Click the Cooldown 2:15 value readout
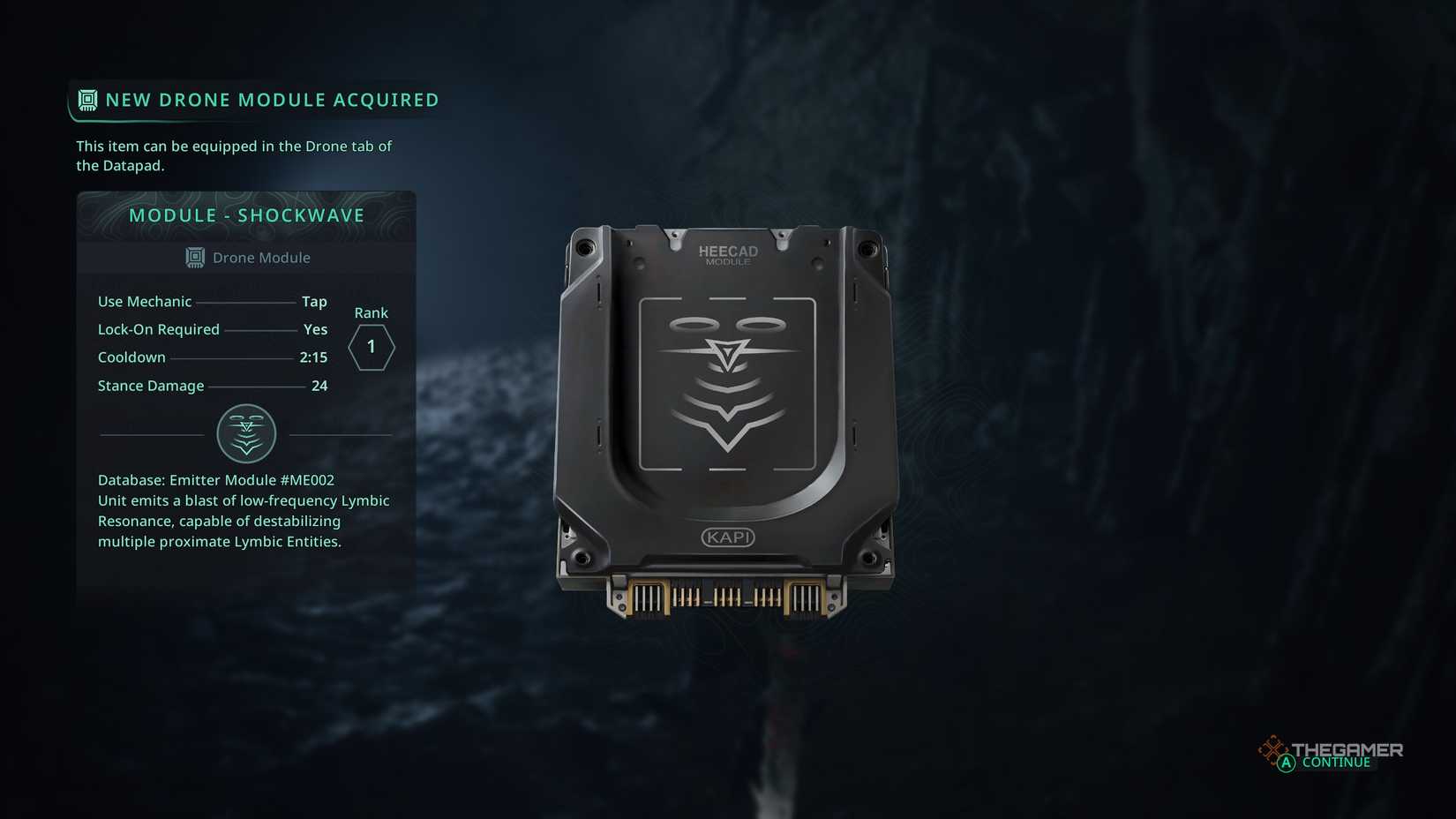Image resolution: width=1456 pixels, height=819 pixels. (315, 357)
